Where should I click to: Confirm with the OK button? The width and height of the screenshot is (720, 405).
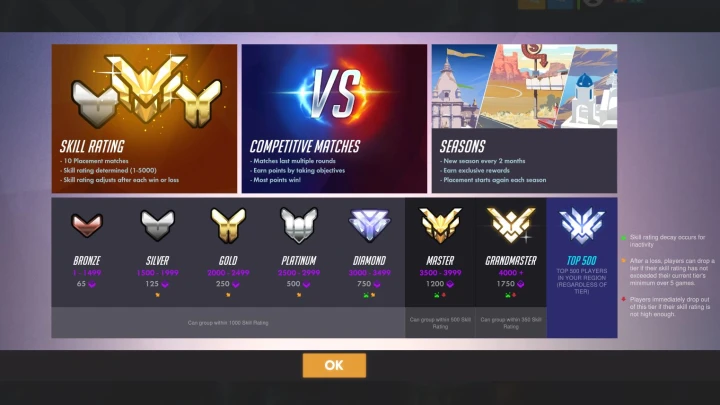coord(334,365)
